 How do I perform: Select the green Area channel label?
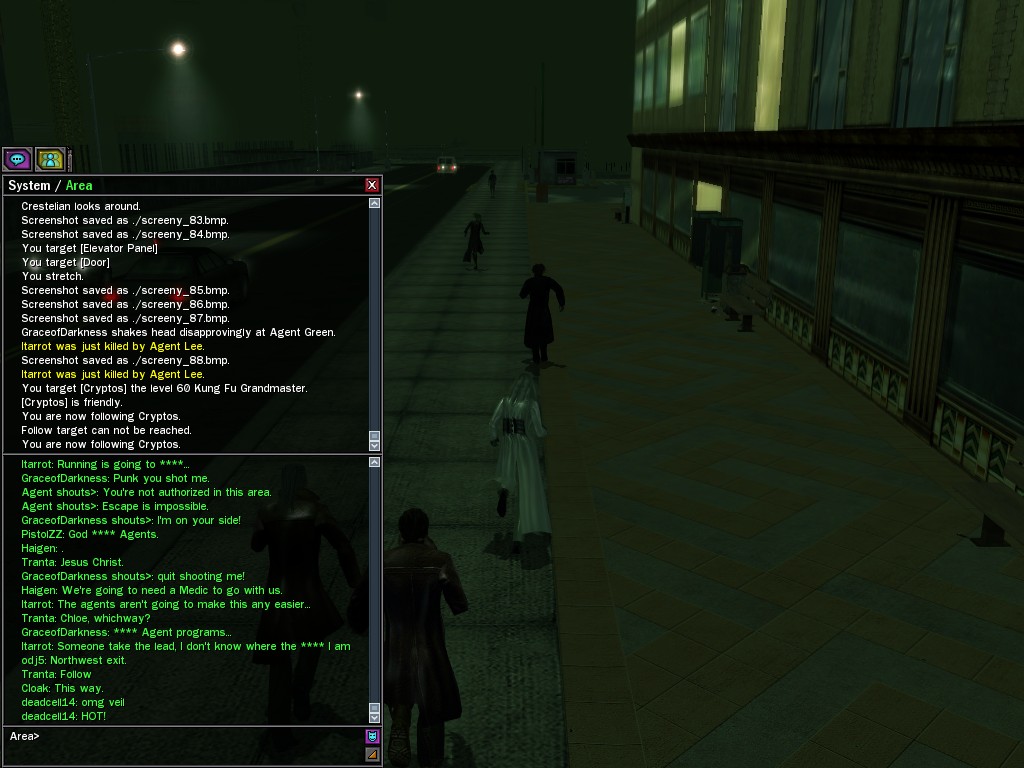point(79,185)
